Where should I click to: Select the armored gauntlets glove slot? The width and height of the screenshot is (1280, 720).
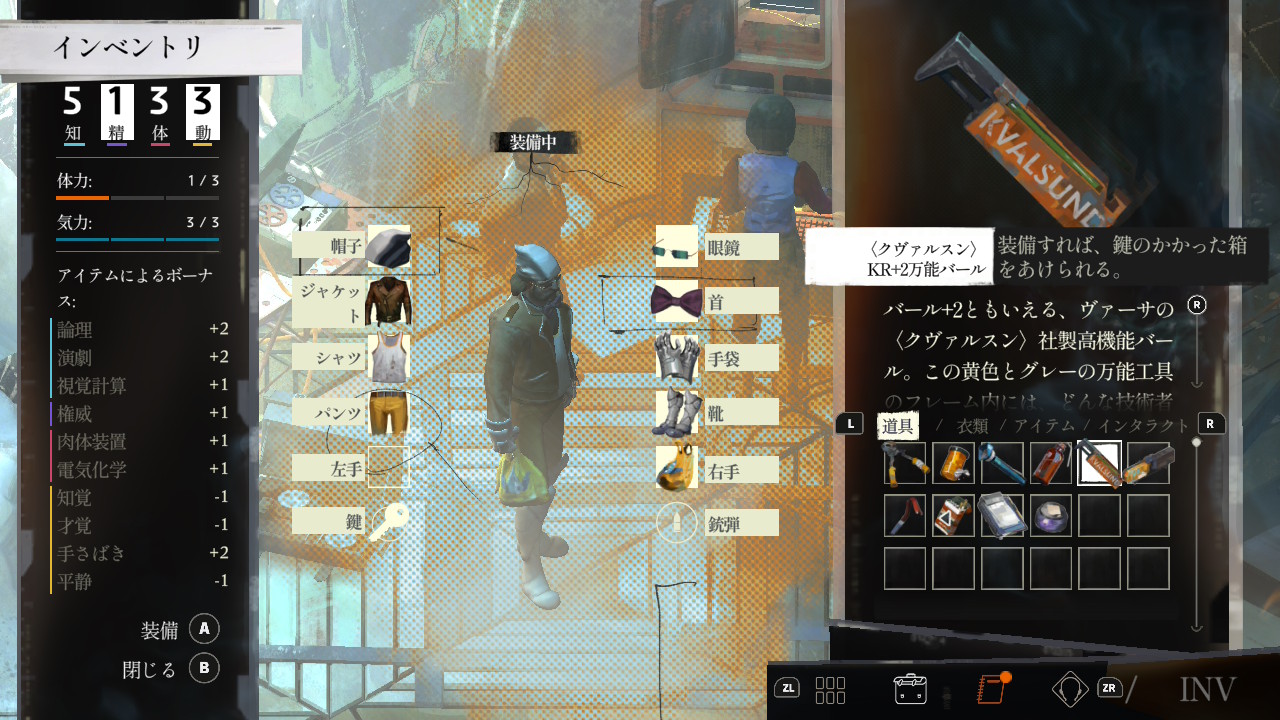(x=677, y=357)
